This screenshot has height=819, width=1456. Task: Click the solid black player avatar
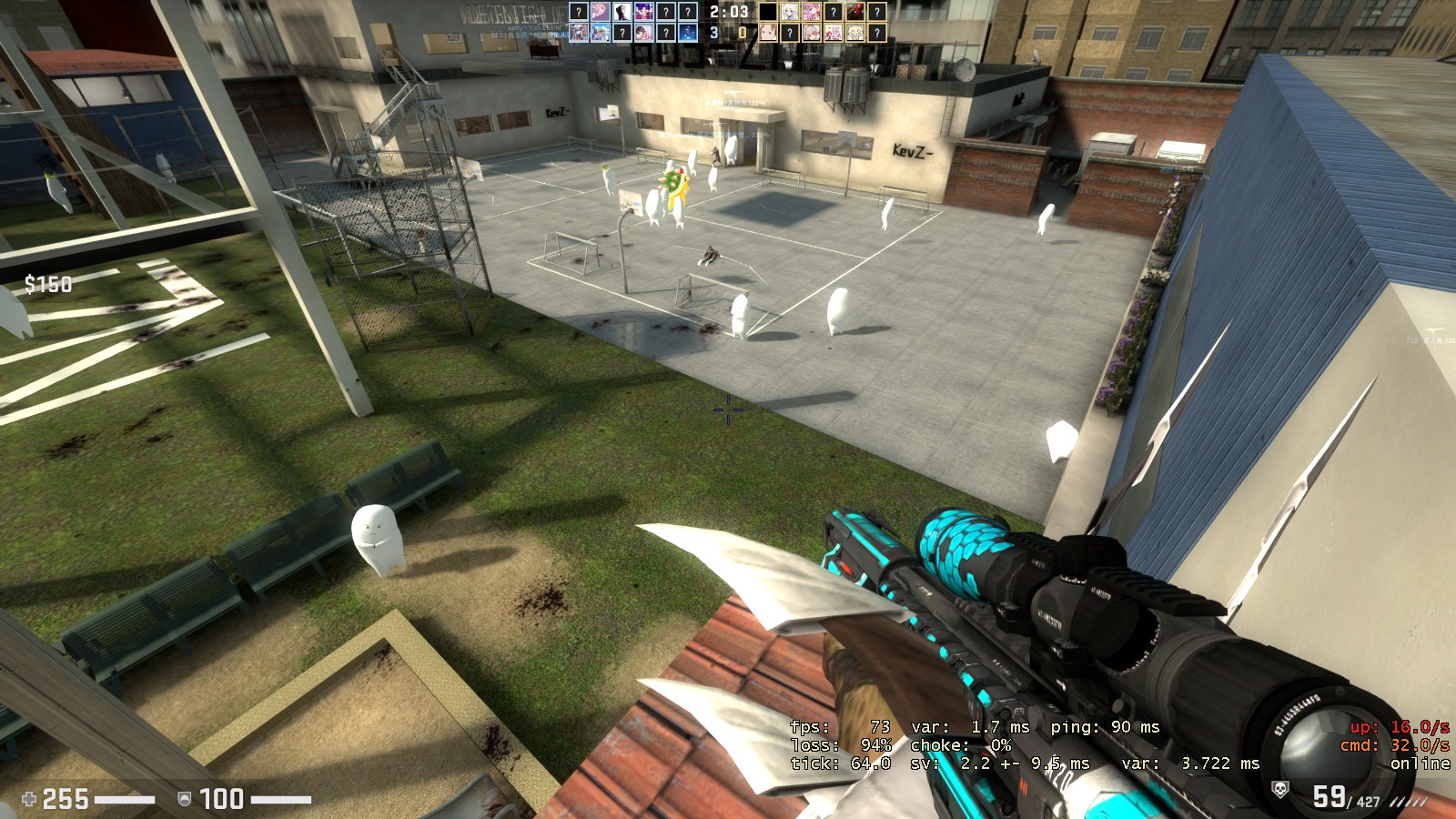768,12
